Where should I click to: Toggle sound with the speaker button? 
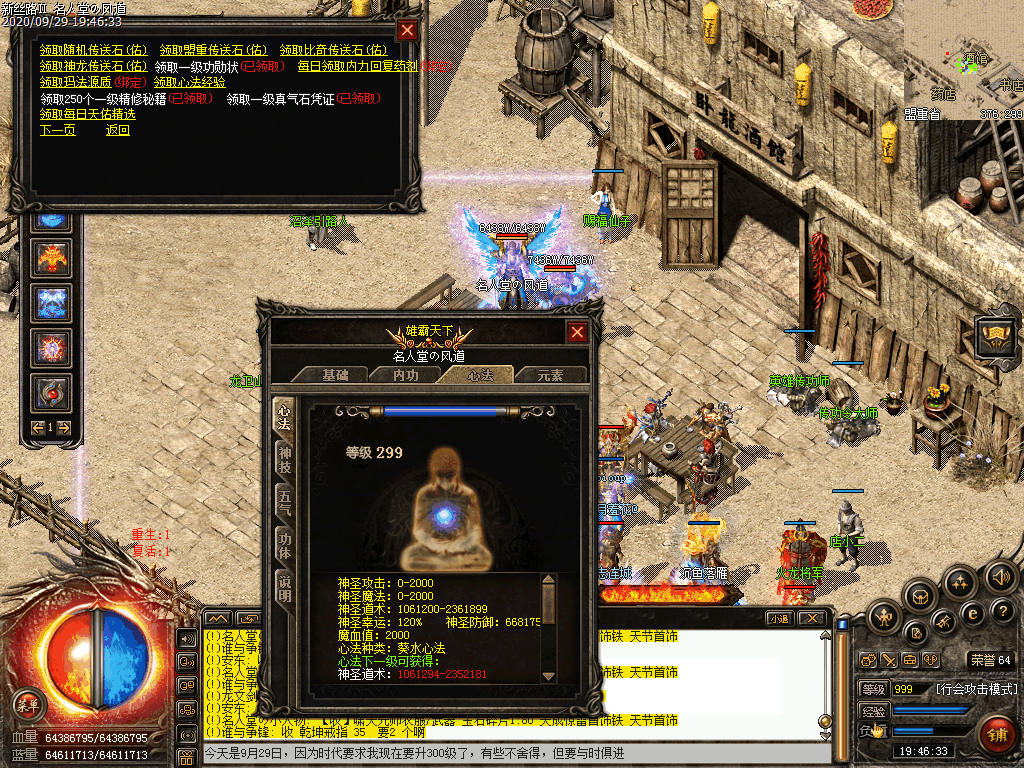(x=1002, y=577)
